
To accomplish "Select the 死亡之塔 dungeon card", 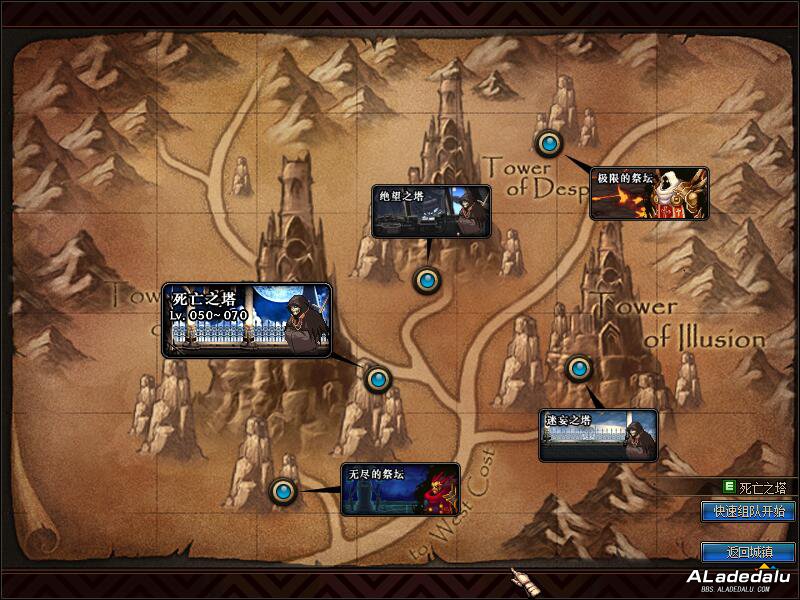I will pyautogui.click(x=246, y=321).
